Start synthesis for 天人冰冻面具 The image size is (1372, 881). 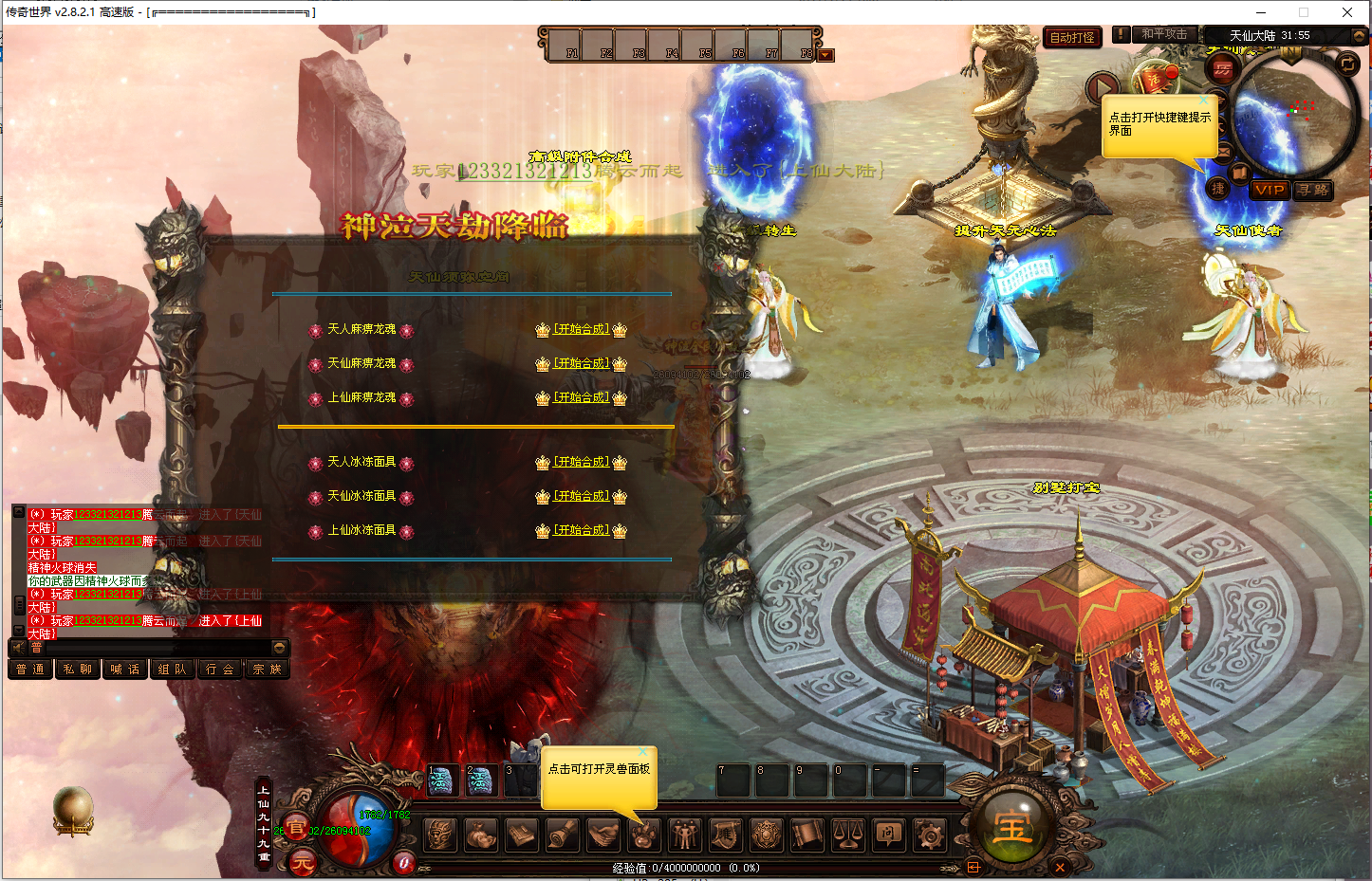tap(581, 462)
